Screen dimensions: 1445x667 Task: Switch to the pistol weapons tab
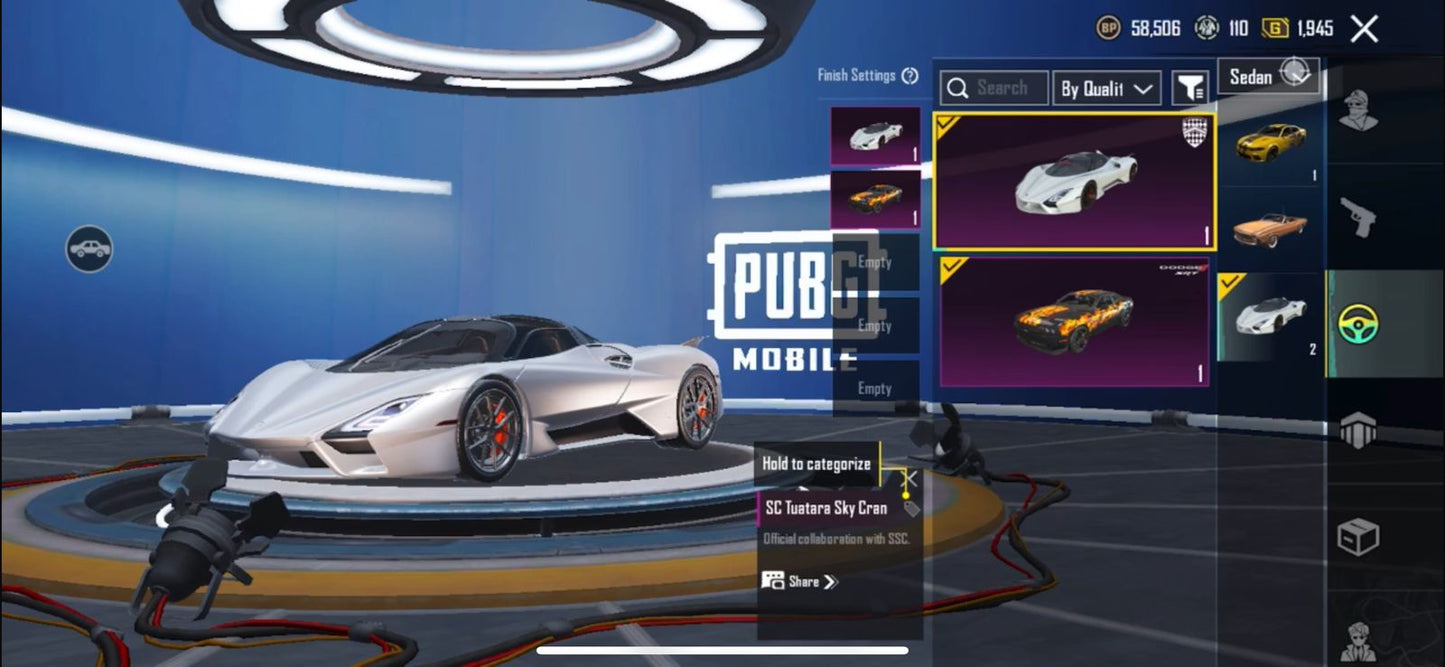[x=1358, y=216]
